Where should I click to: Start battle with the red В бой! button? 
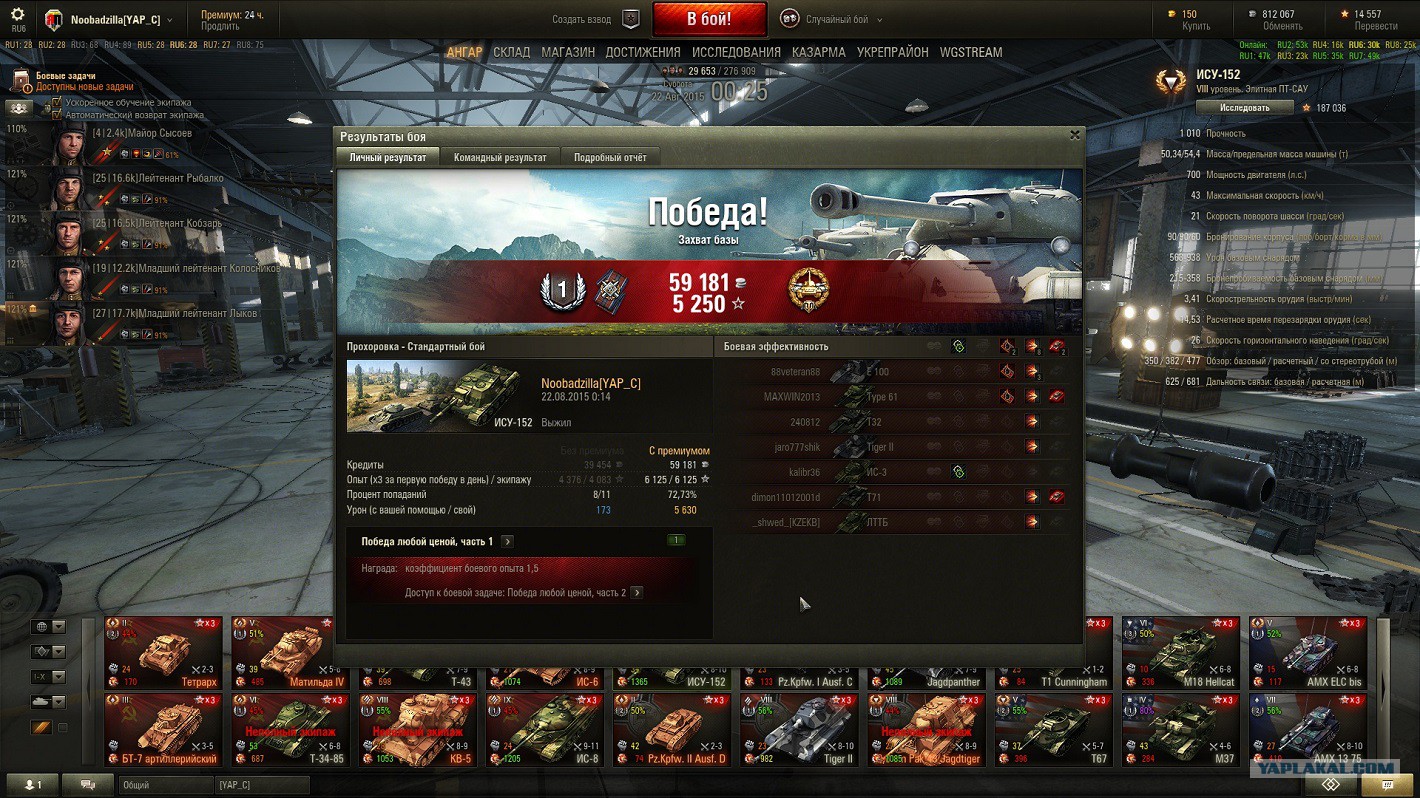[708, 19]
